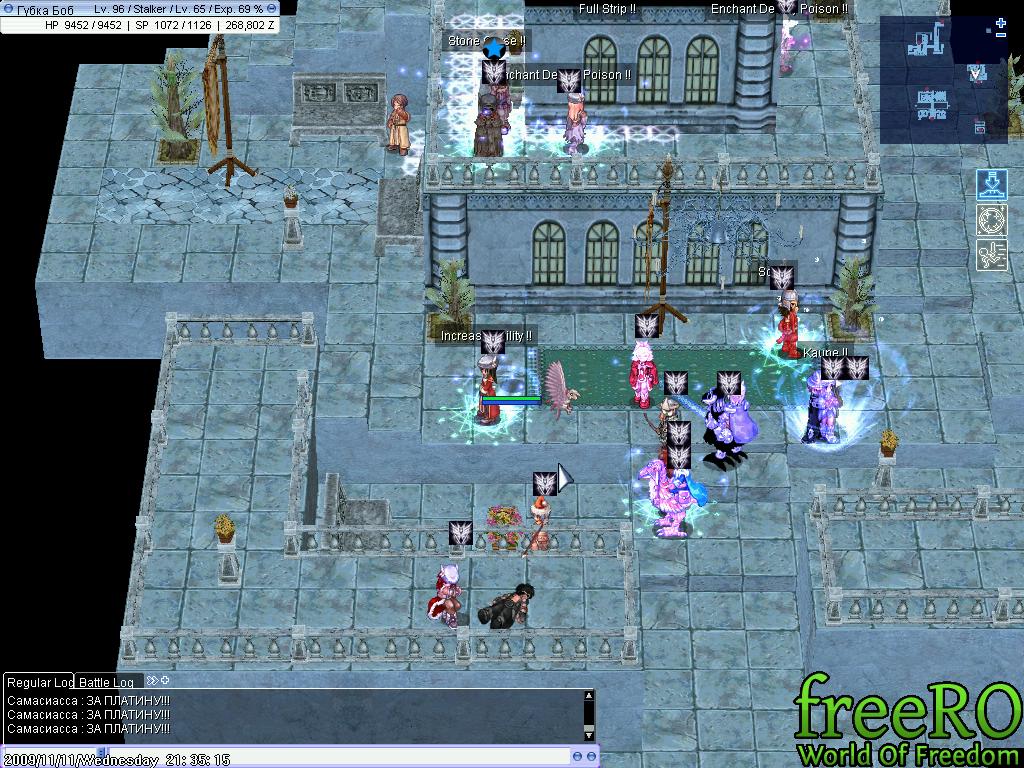1024x768 pixels.
Task: Select the circular emblem status icon
Action: 991,220
